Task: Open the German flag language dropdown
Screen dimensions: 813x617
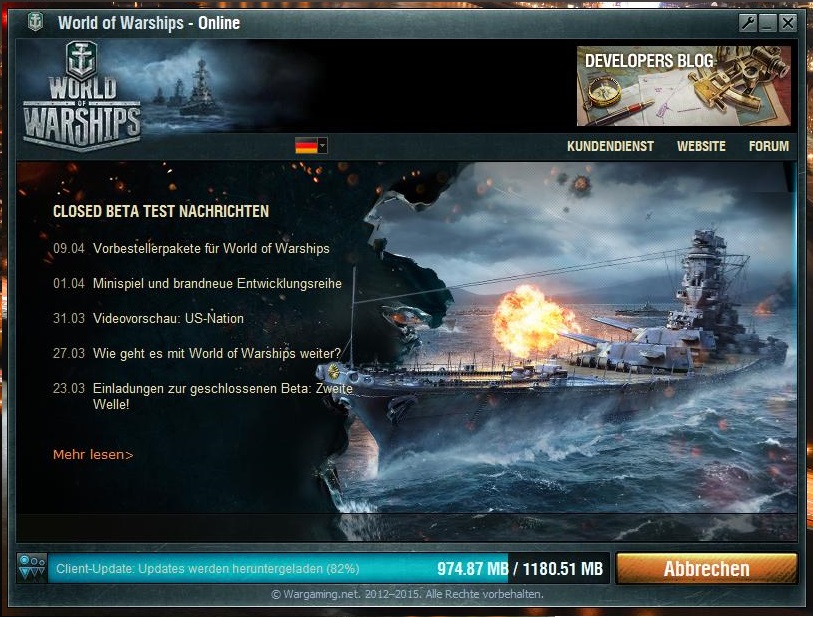Action: (x=311, y=146)
